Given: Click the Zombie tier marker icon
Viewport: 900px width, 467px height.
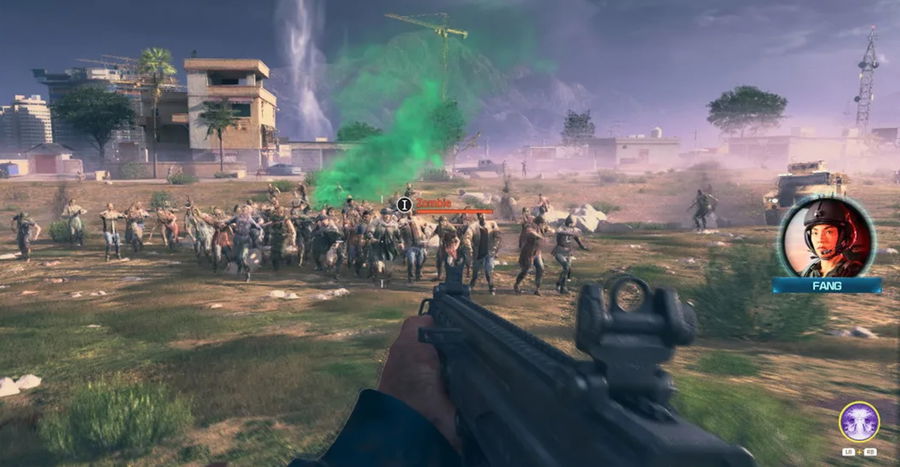Looking at the screenshot, I should pyautogui.click(x=404, y=204).
